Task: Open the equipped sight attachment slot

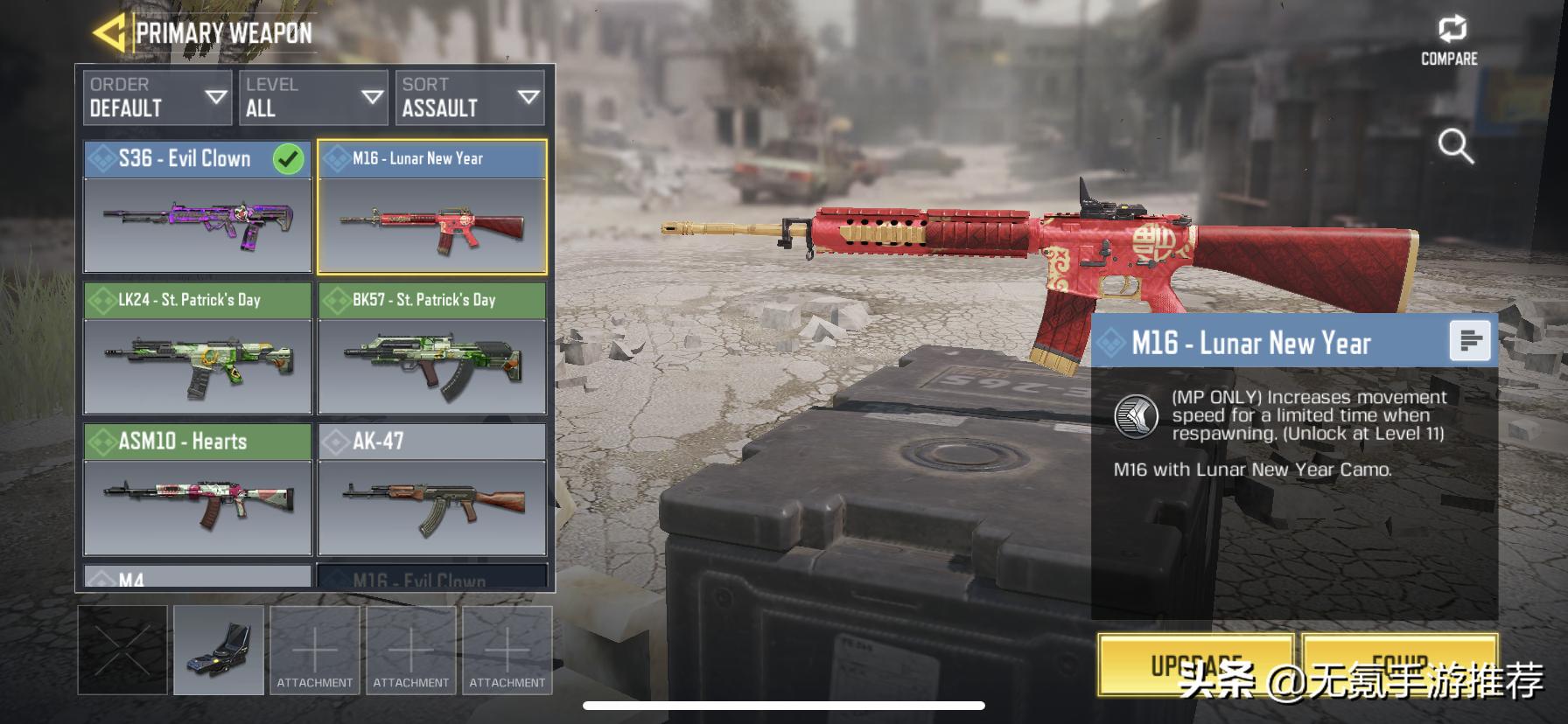Action: pos(219,650)
